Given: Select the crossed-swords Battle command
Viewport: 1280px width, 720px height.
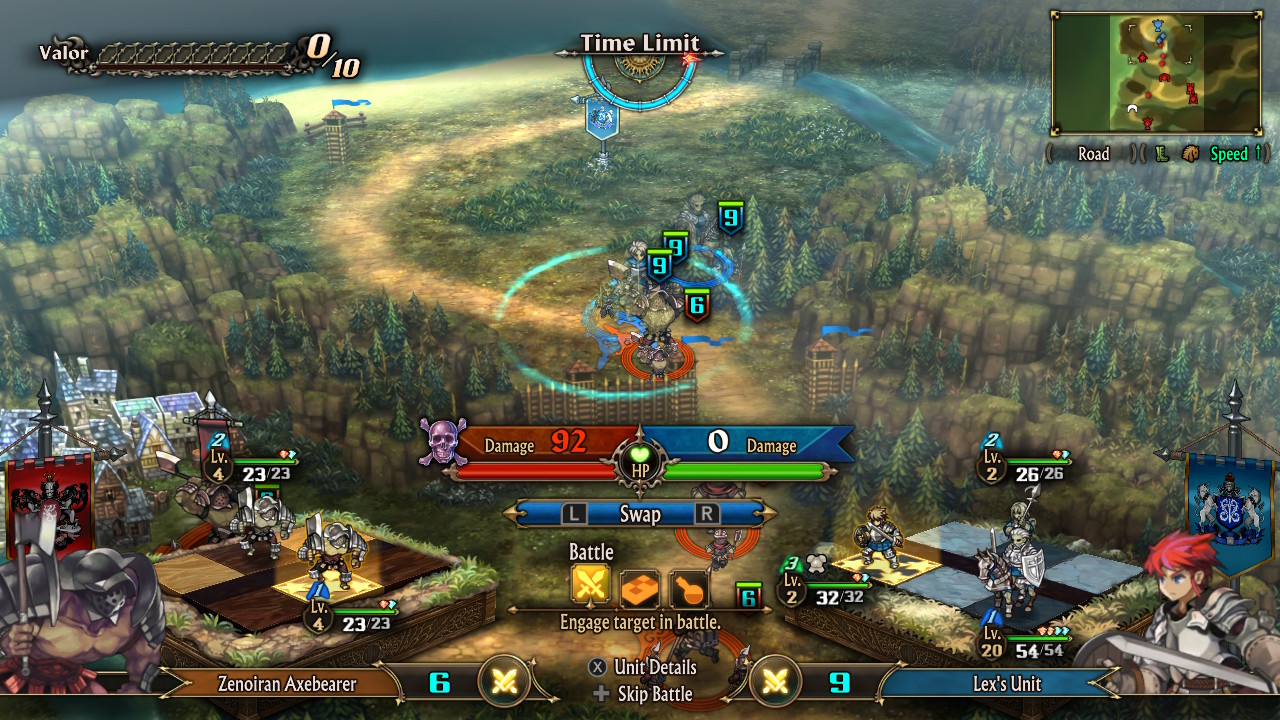Looking at the screenshot, I should tap(590, 588).
